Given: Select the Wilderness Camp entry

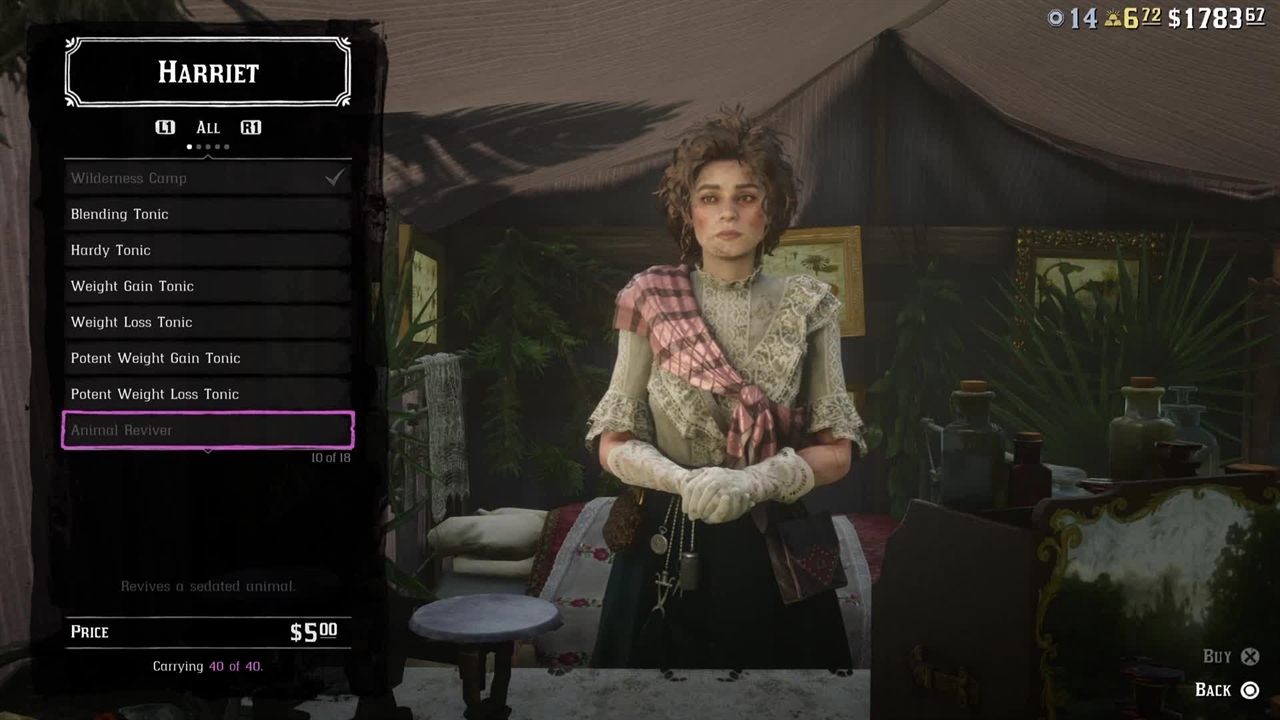Looking at the screenshot, I should 207,178.
